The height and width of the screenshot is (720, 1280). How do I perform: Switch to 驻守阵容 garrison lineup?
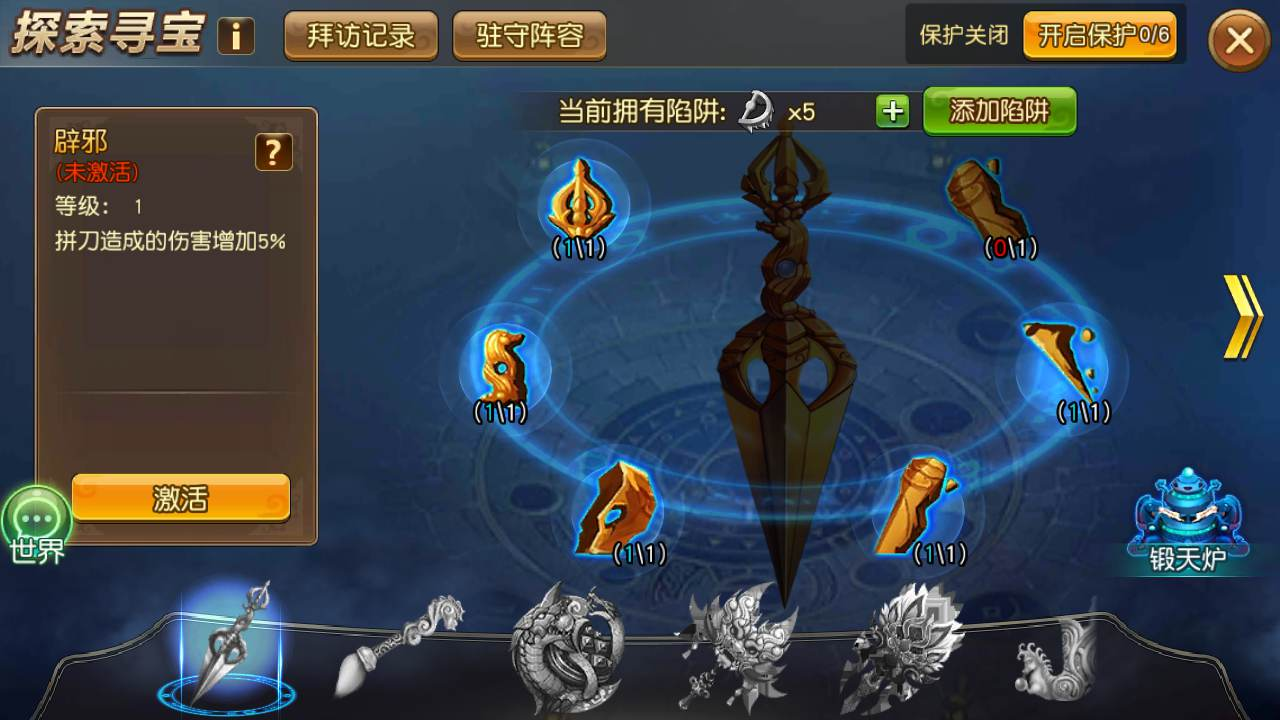tap(529, 33)
